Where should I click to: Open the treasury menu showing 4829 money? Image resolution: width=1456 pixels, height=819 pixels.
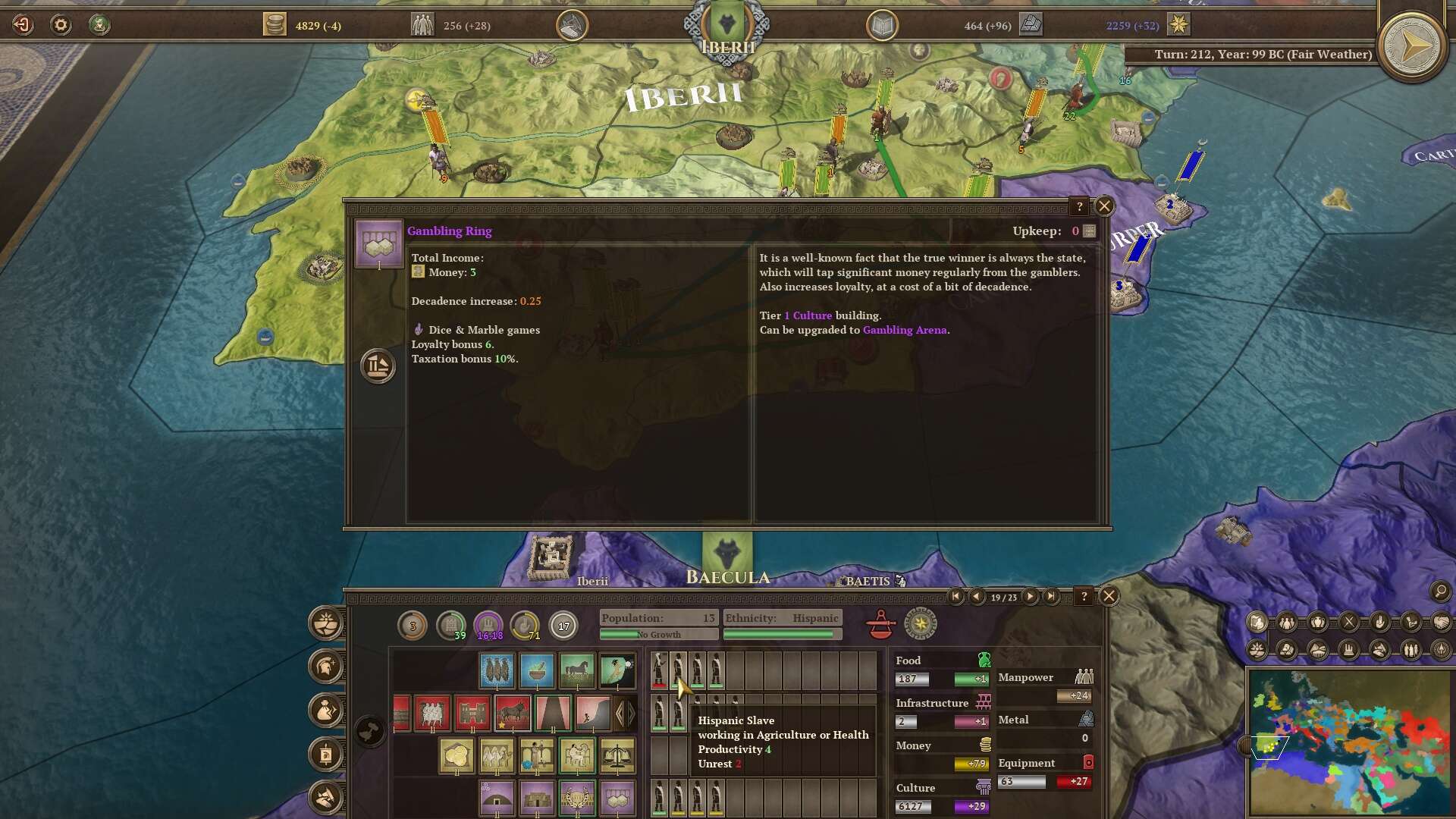click(x=275, y=24)
